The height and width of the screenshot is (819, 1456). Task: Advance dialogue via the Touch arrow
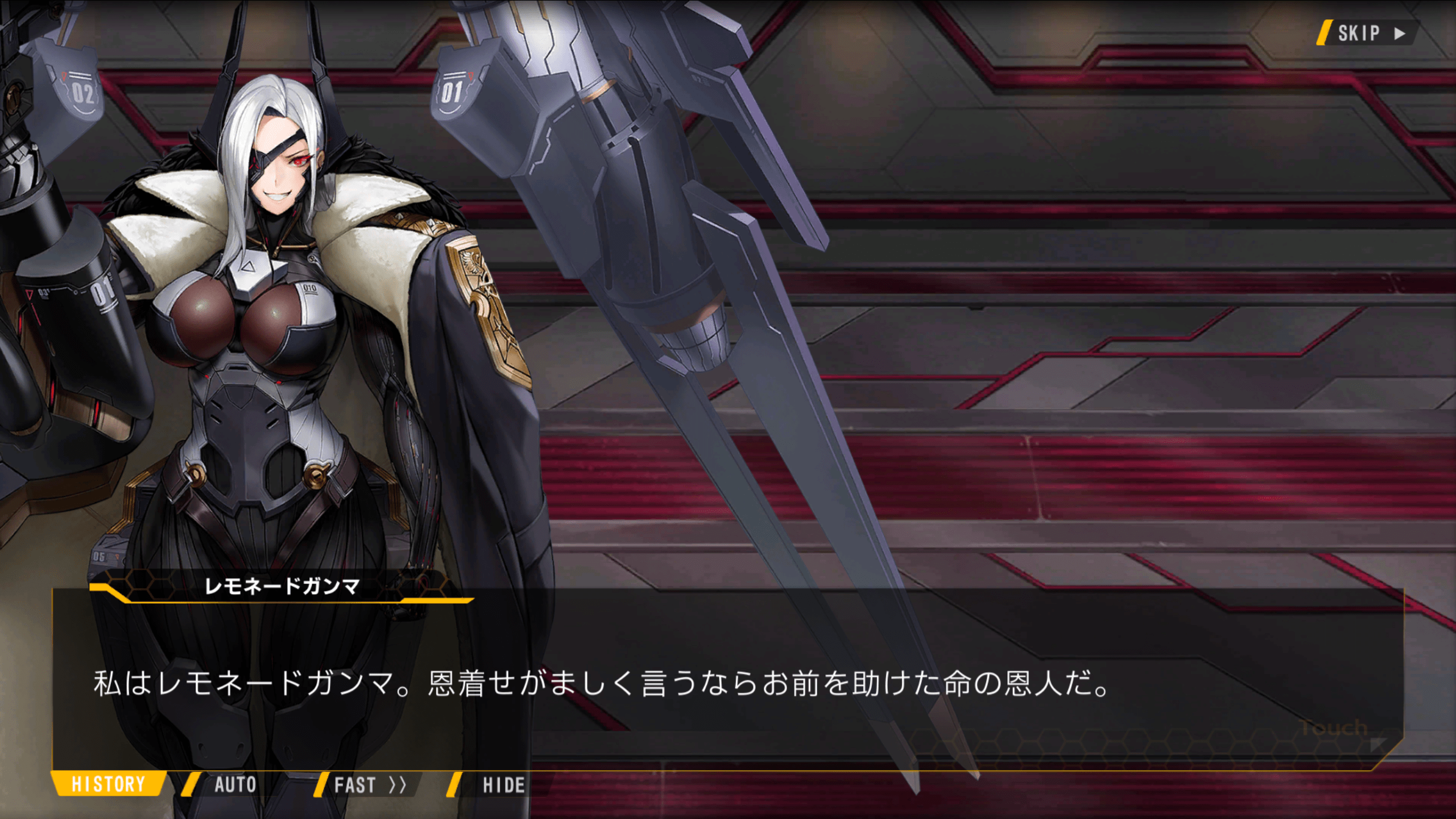(1376, 743)
